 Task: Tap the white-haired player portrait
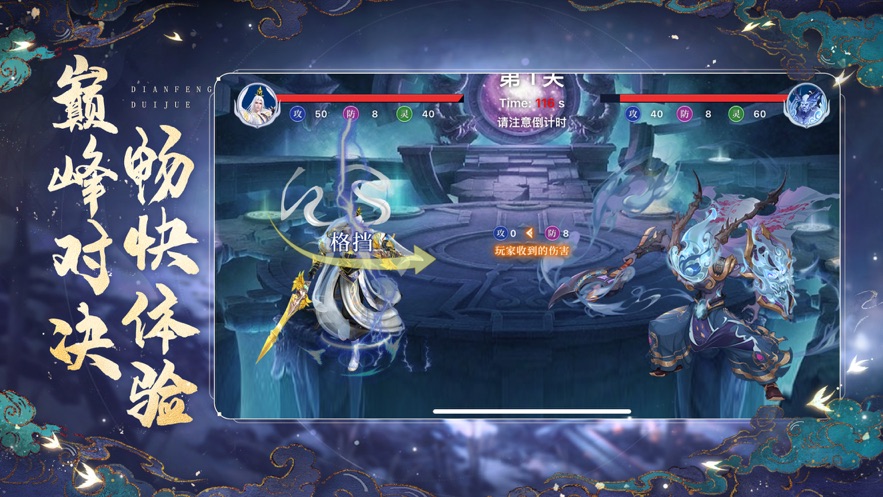tap(257, 105)
